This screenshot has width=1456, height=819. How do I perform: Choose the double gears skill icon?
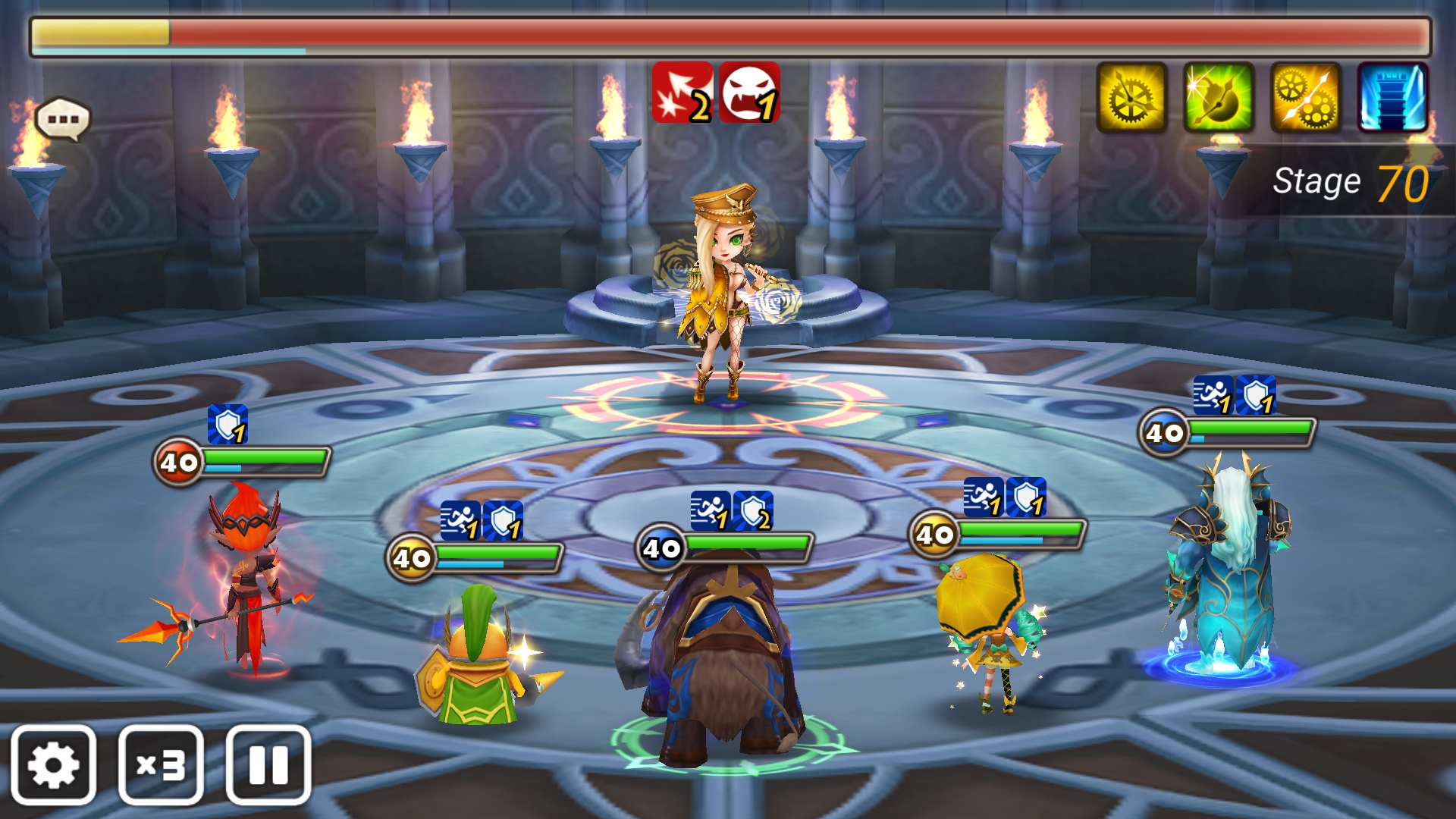point(1306,98)
